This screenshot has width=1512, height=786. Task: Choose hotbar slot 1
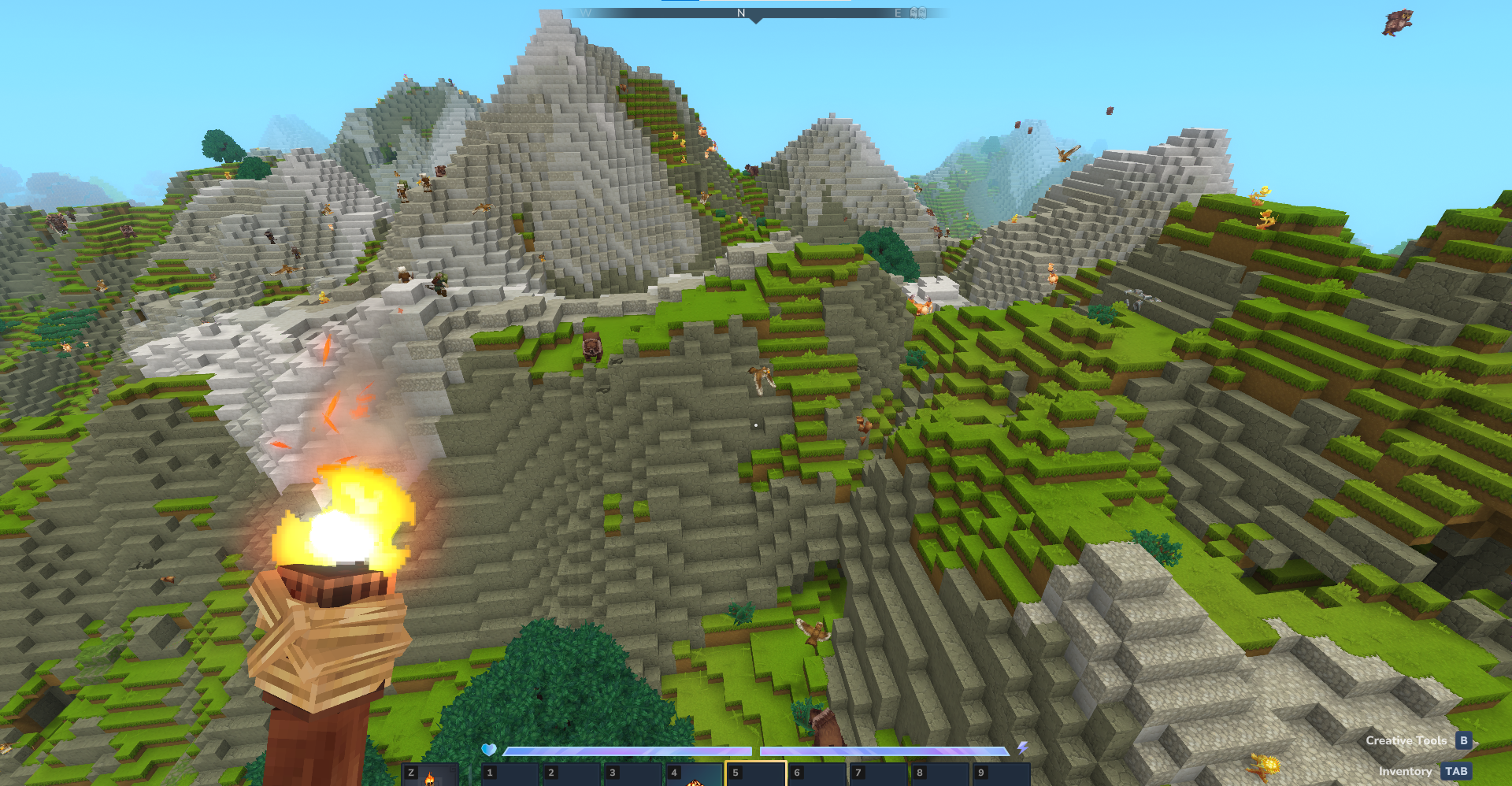point(510,775)
